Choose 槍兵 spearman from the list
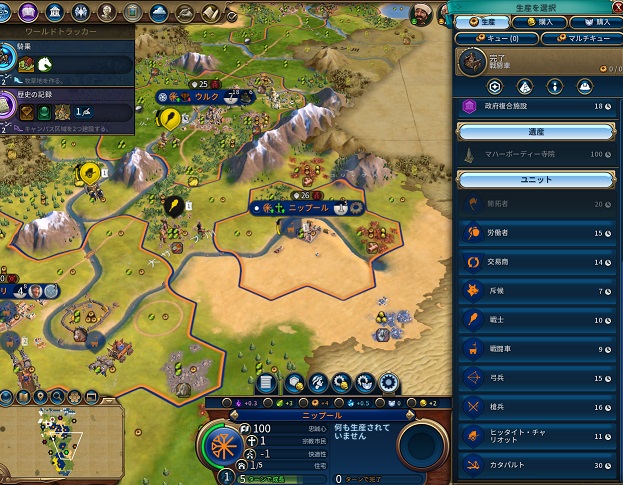The image size is (623, 485). point(540,408)
